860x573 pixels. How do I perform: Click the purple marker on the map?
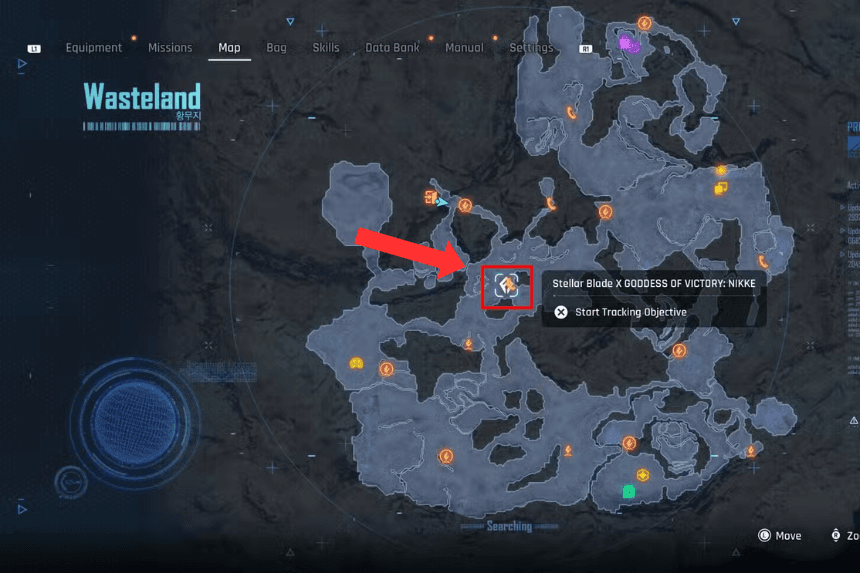(x=628, y=43)
